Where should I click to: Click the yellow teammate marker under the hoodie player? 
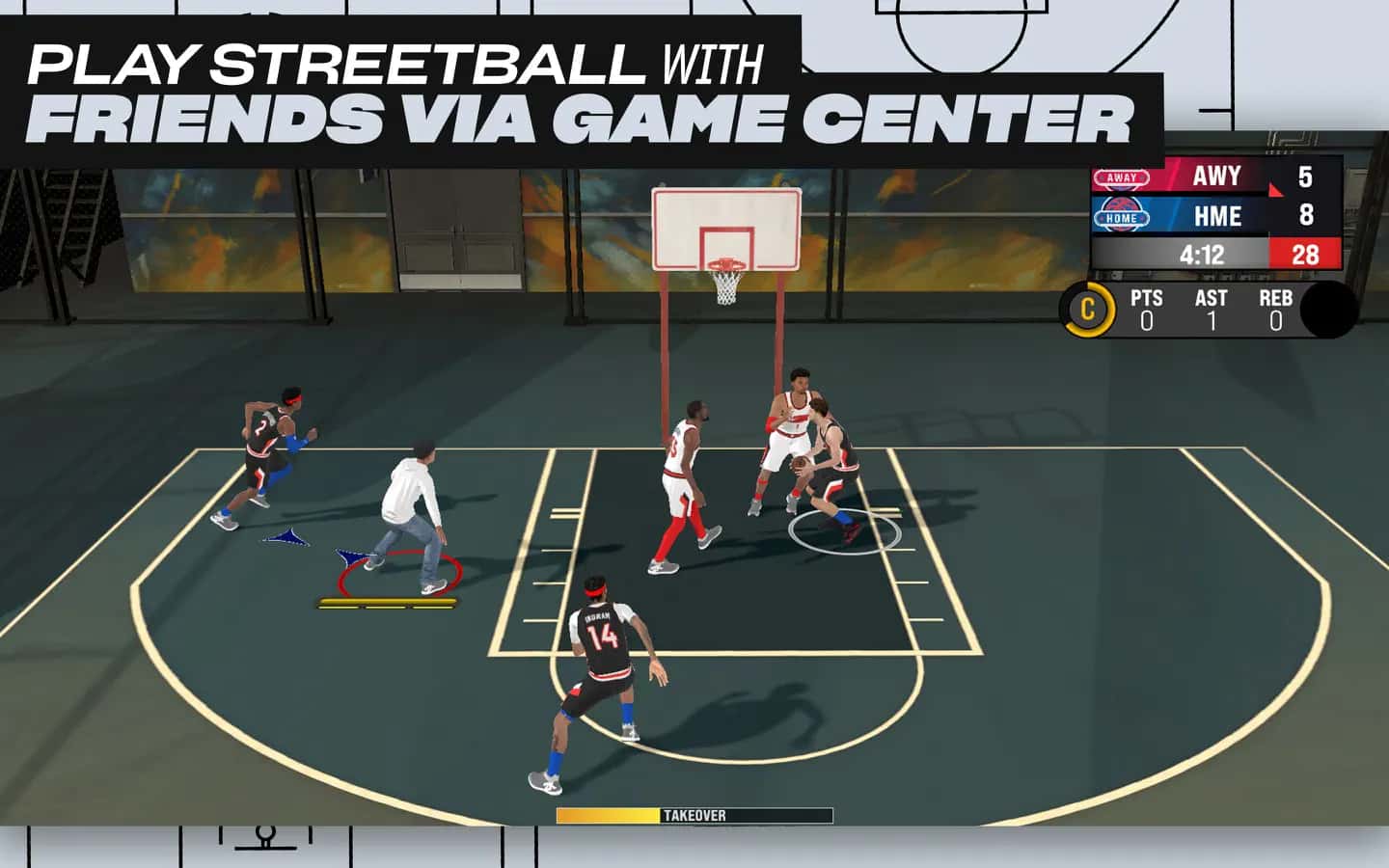coord(386,605)
